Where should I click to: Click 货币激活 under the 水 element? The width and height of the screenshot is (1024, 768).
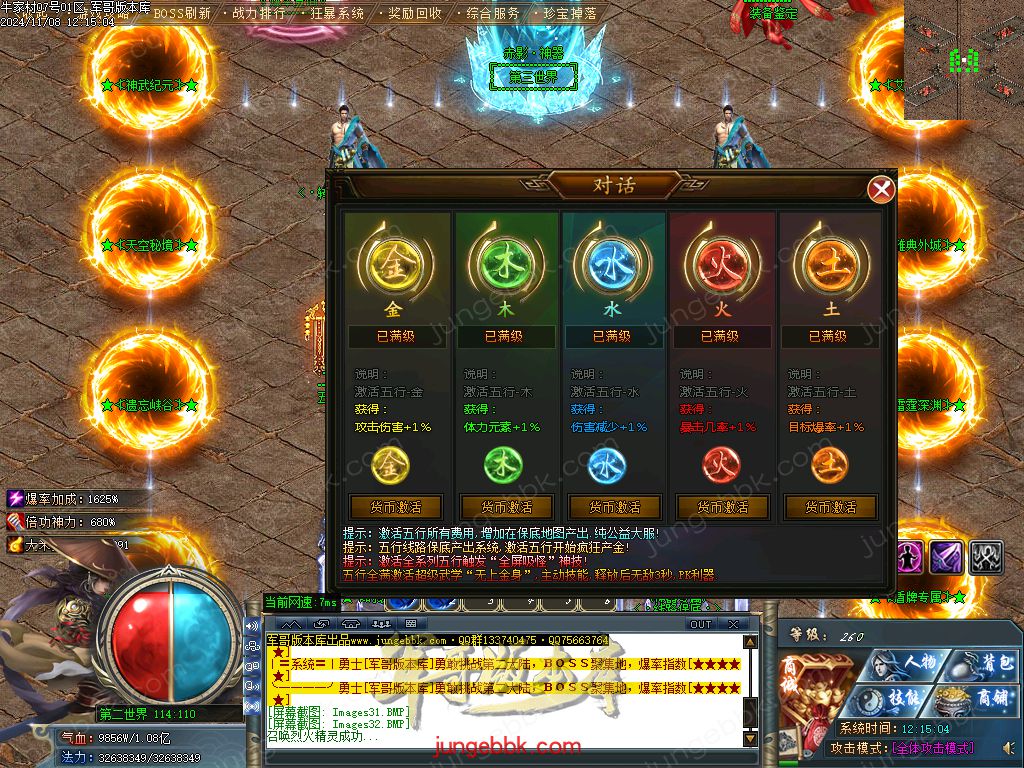click(611, 507)
